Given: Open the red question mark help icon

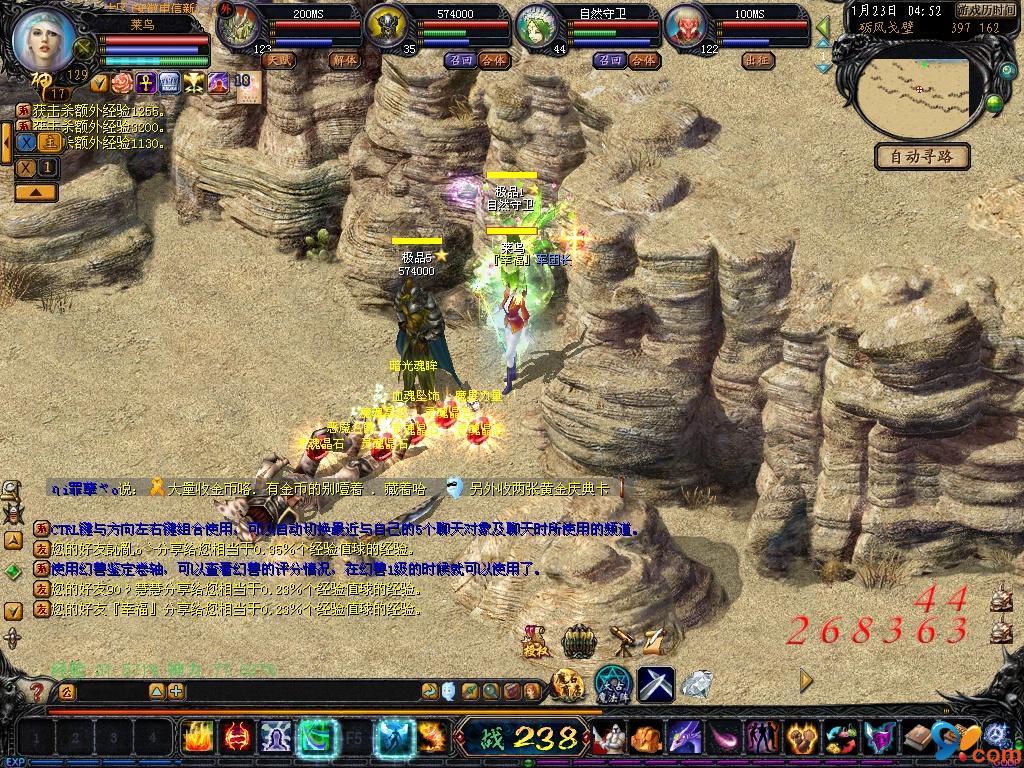Looking at the screenshot, I should 37,691.
